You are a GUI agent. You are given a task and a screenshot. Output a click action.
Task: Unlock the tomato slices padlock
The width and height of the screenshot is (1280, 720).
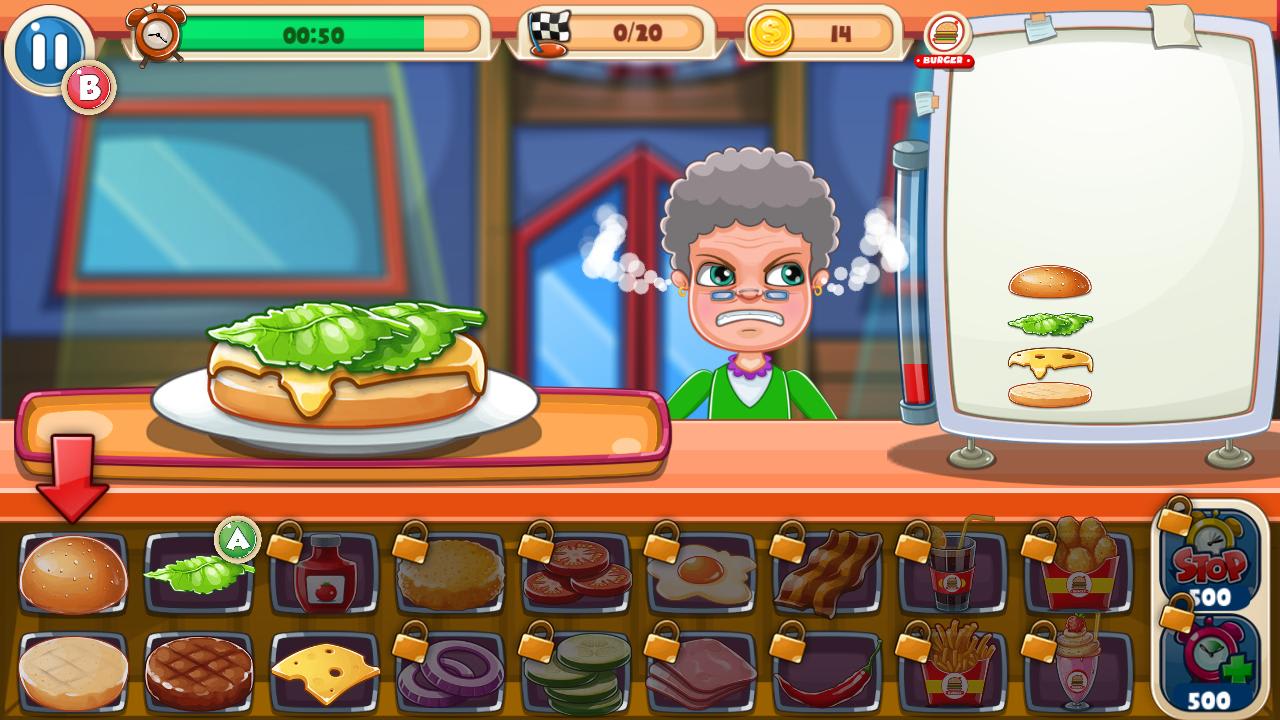(575, 573)
